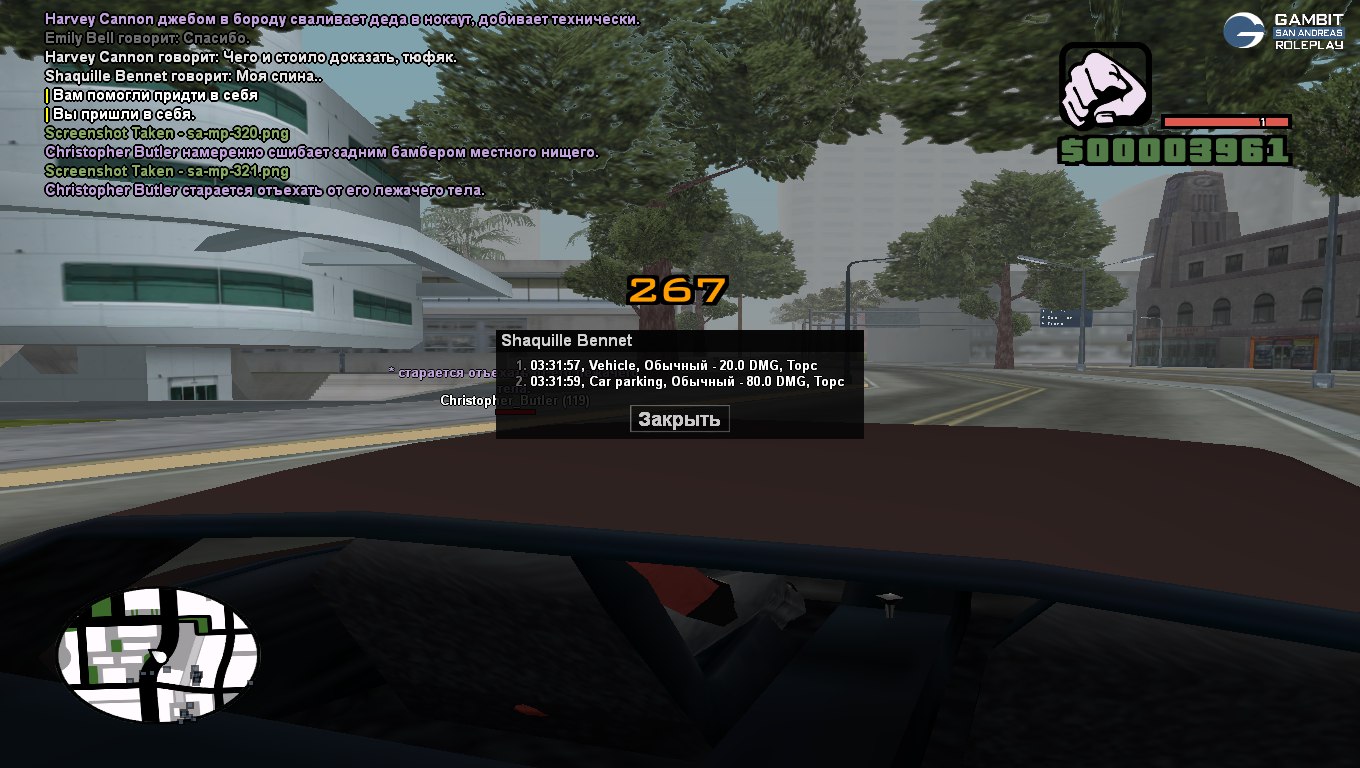Close the Shaquille Bennet damage dialog
The height and width of the screenshot is (768, 1360).
pos(679,419)
